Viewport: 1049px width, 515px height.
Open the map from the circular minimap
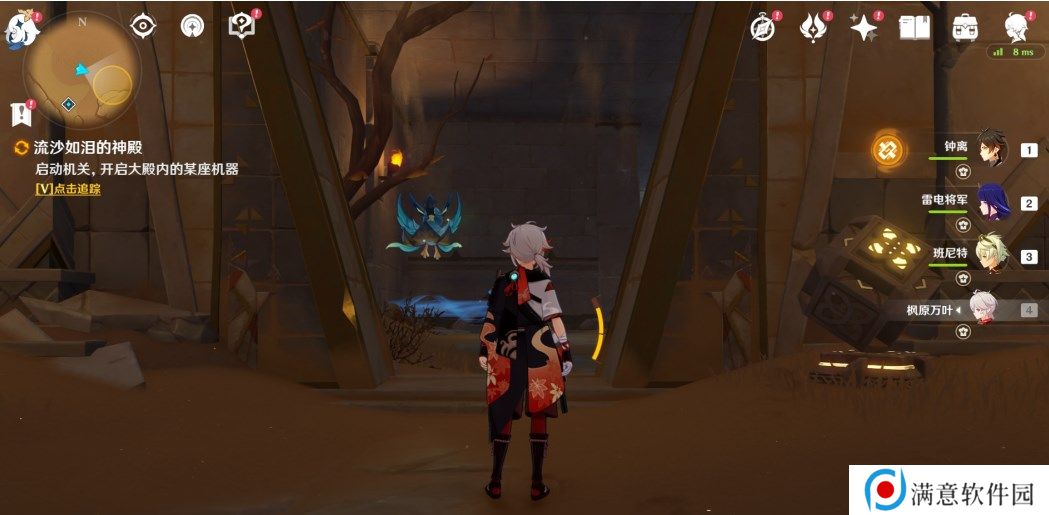[x=82, y=70]
